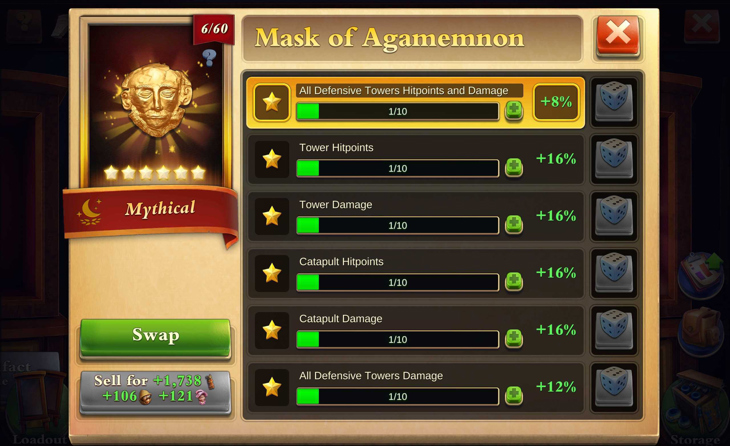Upgrade Tower Damage with the green plus

514,224
